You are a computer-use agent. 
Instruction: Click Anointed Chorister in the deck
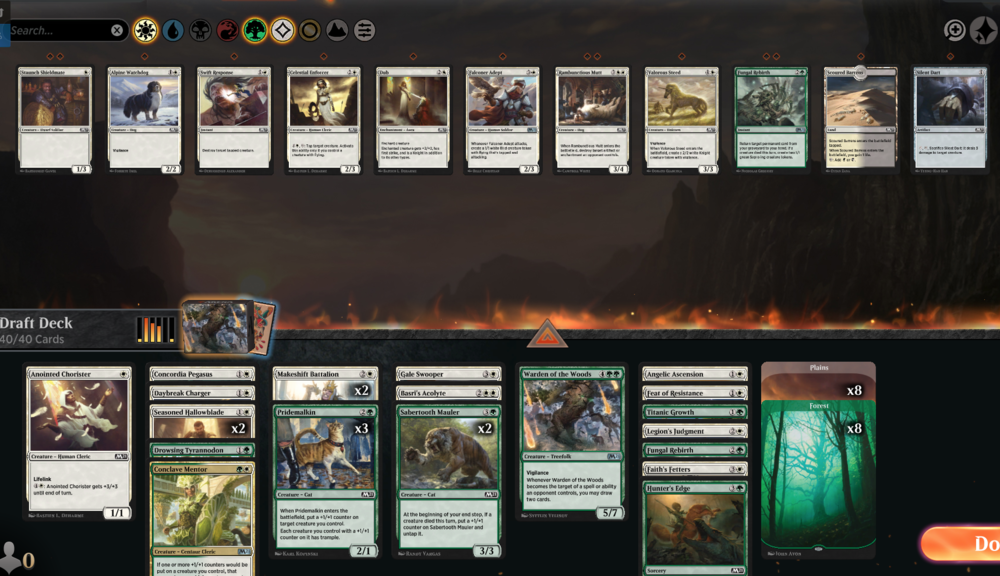[x=79, y=442]
